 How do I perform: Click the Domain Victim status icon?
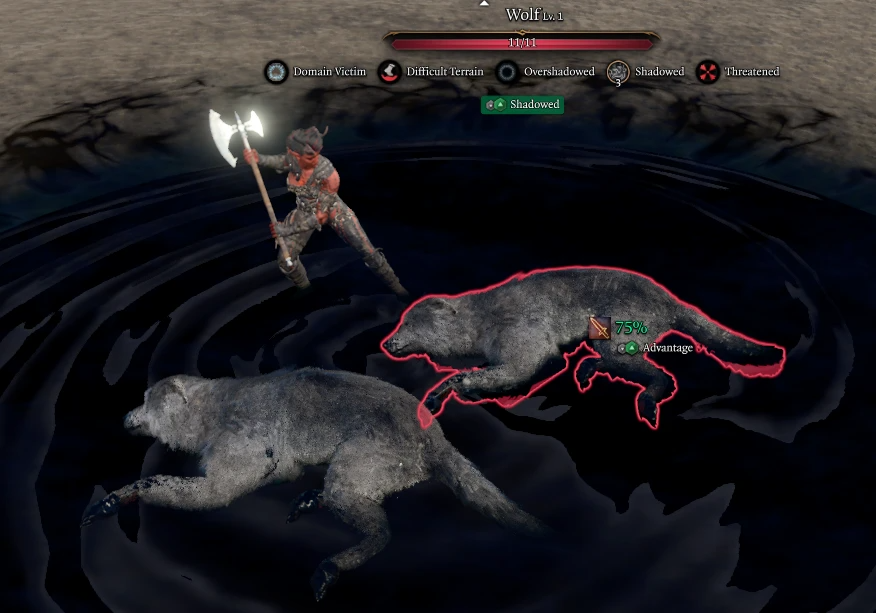(x=276, y=72)
